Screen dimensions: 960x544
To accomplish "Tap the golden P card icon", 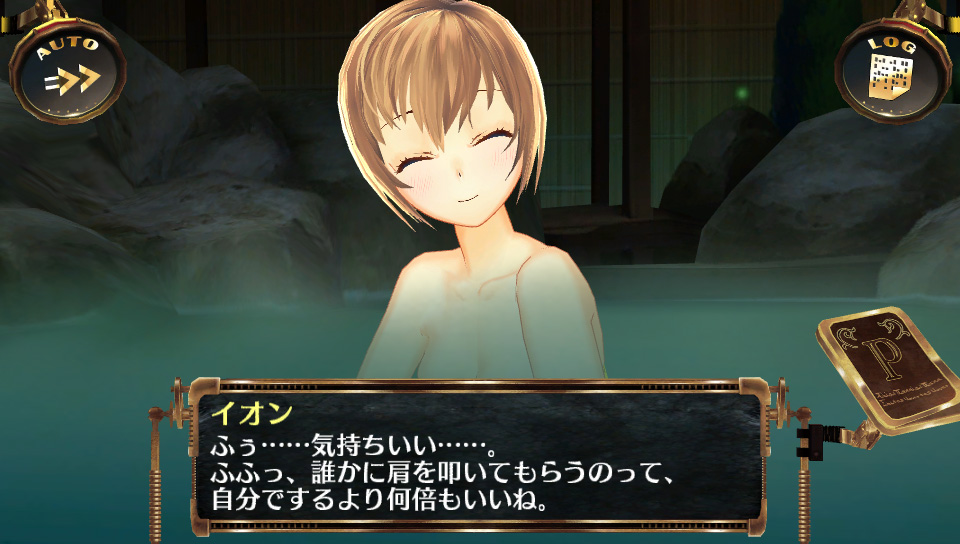I will pyautogui.click(x=885, y=369).
